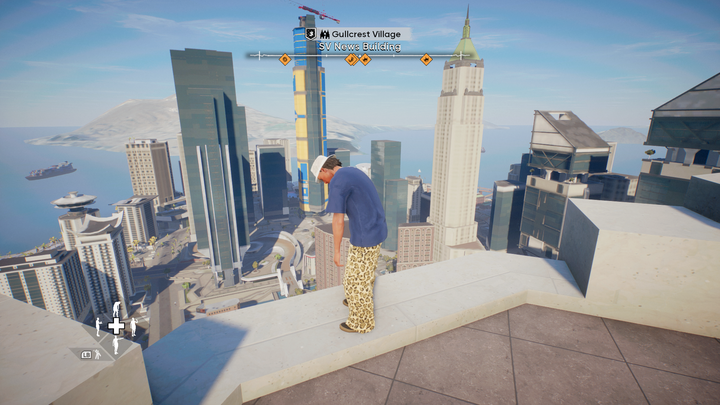The width and height of the screenshot is (720, 405).
Task: Choose the stacked orange markers on the compass
Action: (358, 59)
